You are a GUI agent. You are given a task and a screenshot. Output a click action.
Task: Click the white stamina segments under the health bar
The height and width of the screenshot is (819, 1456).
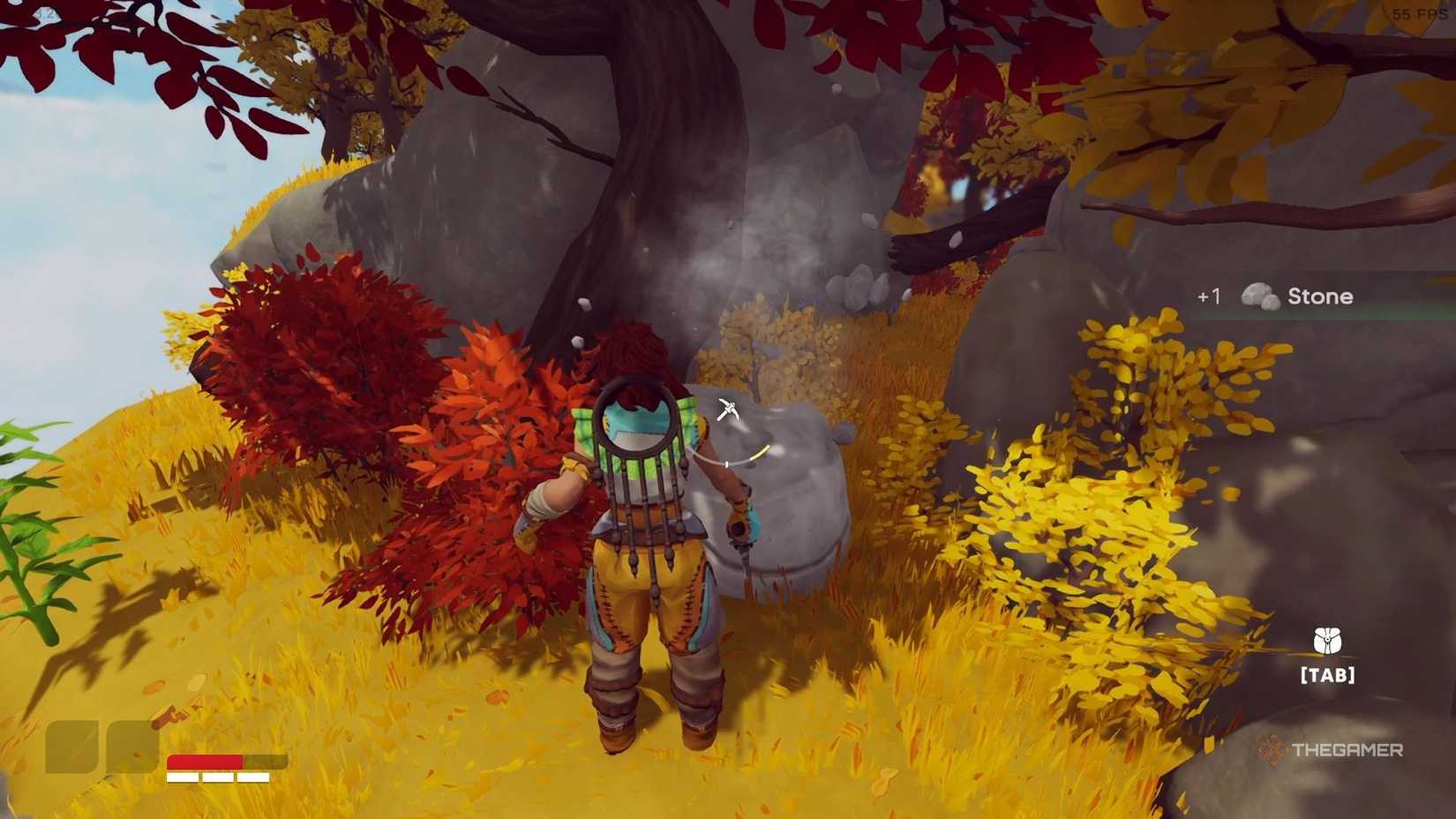(x=218, y=777)
